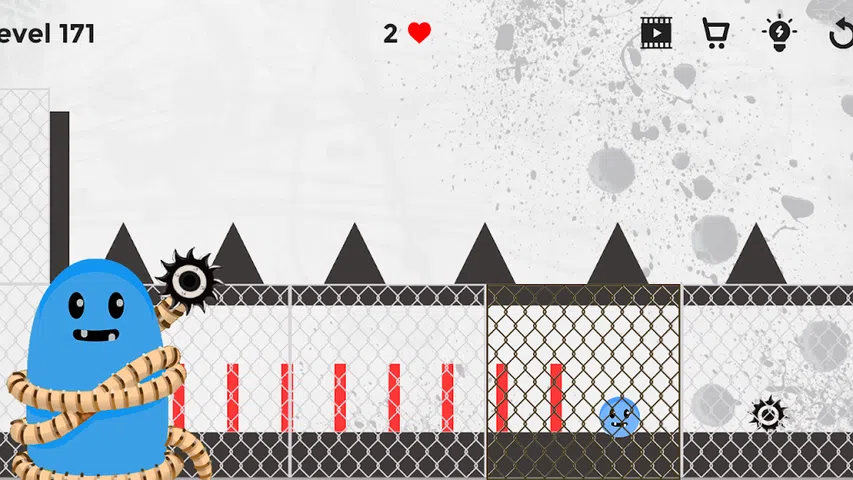Restart the level with the reset arrow

[841, 34]
